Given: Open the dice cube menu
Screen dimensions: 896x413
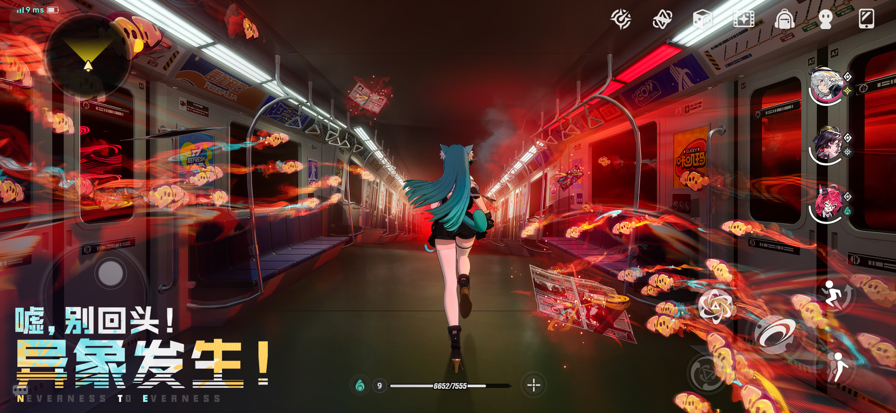Looking at the screenshot, I should tap(703, 19).
